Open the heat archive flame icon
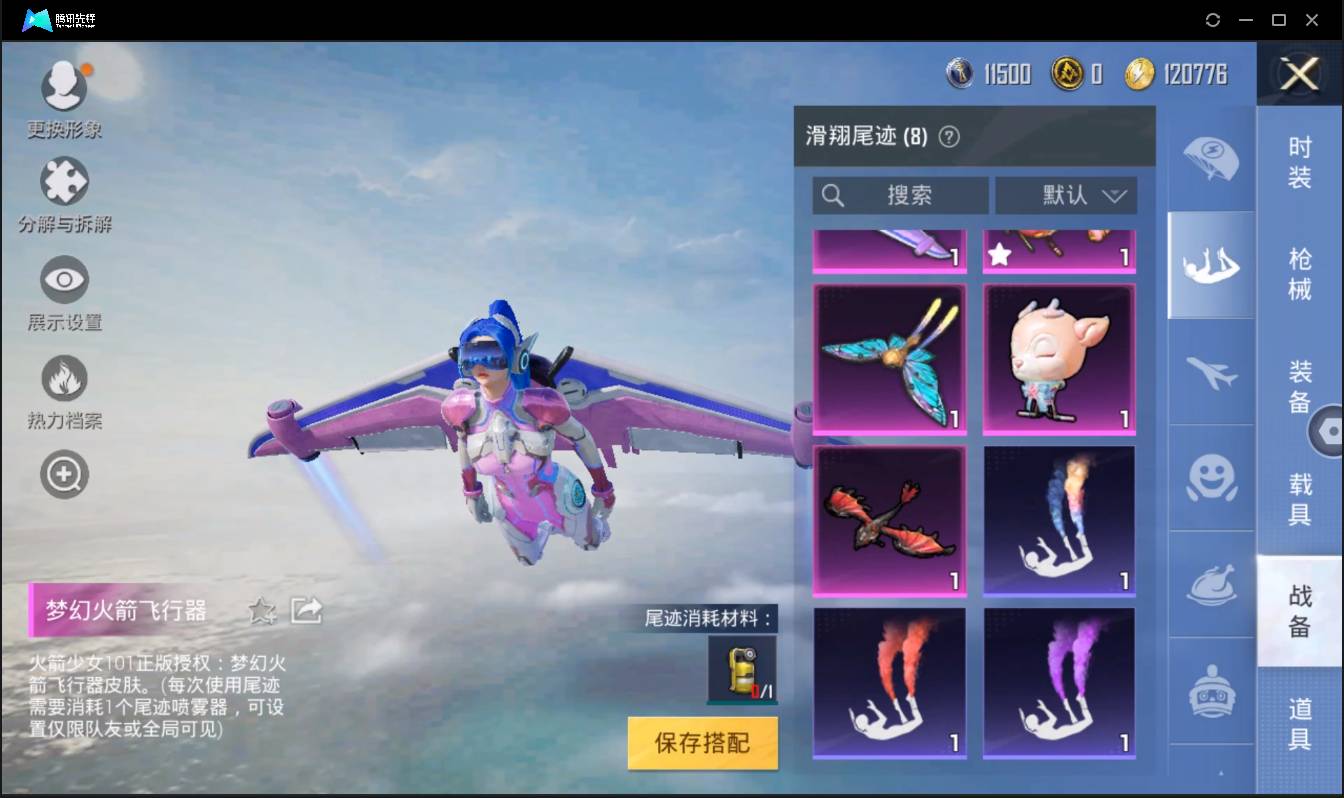The image size is (1344, 798). point(64,378)
